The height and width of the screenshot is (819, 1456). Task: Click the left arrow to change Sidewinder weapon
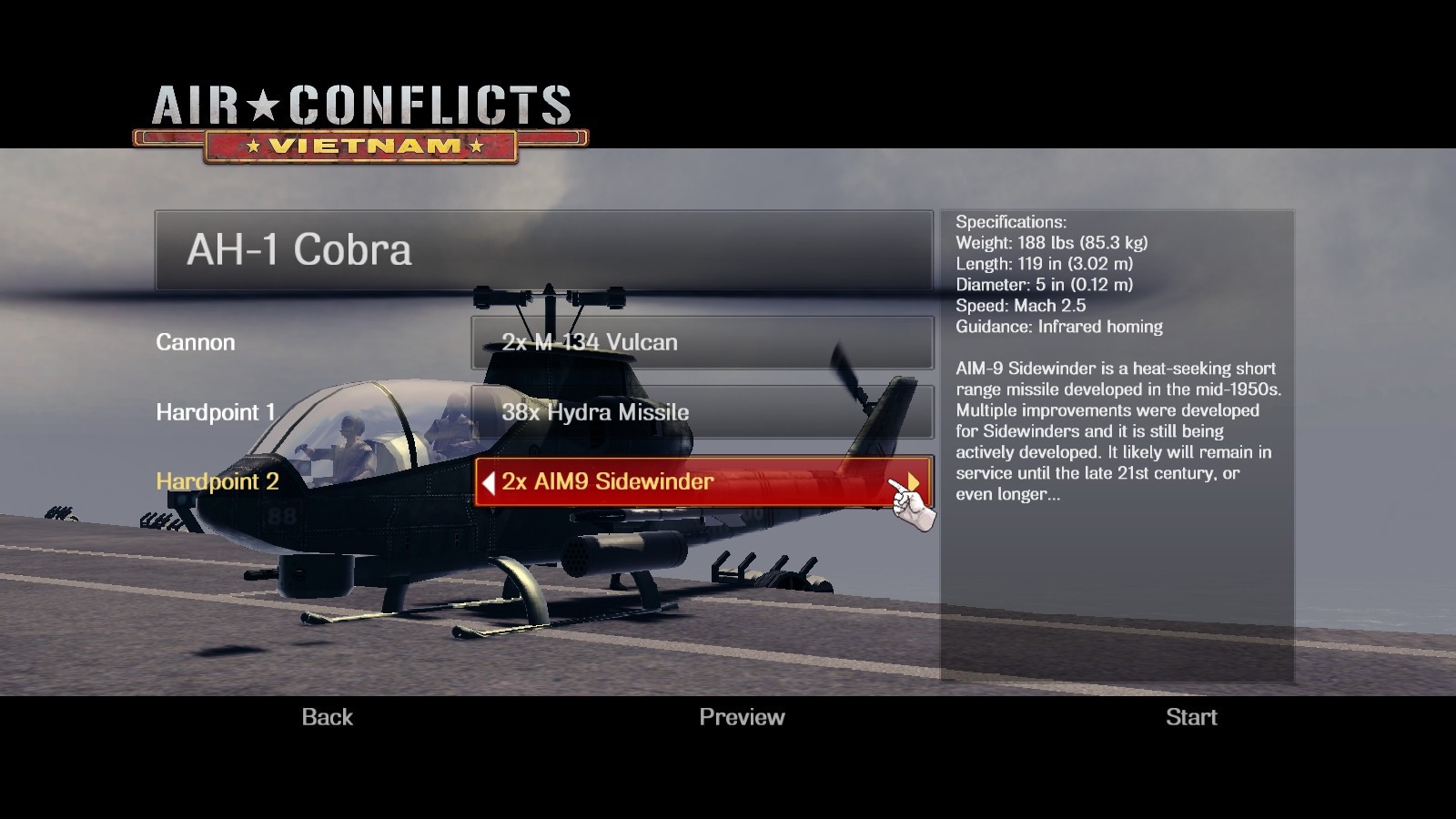[489, 481]
